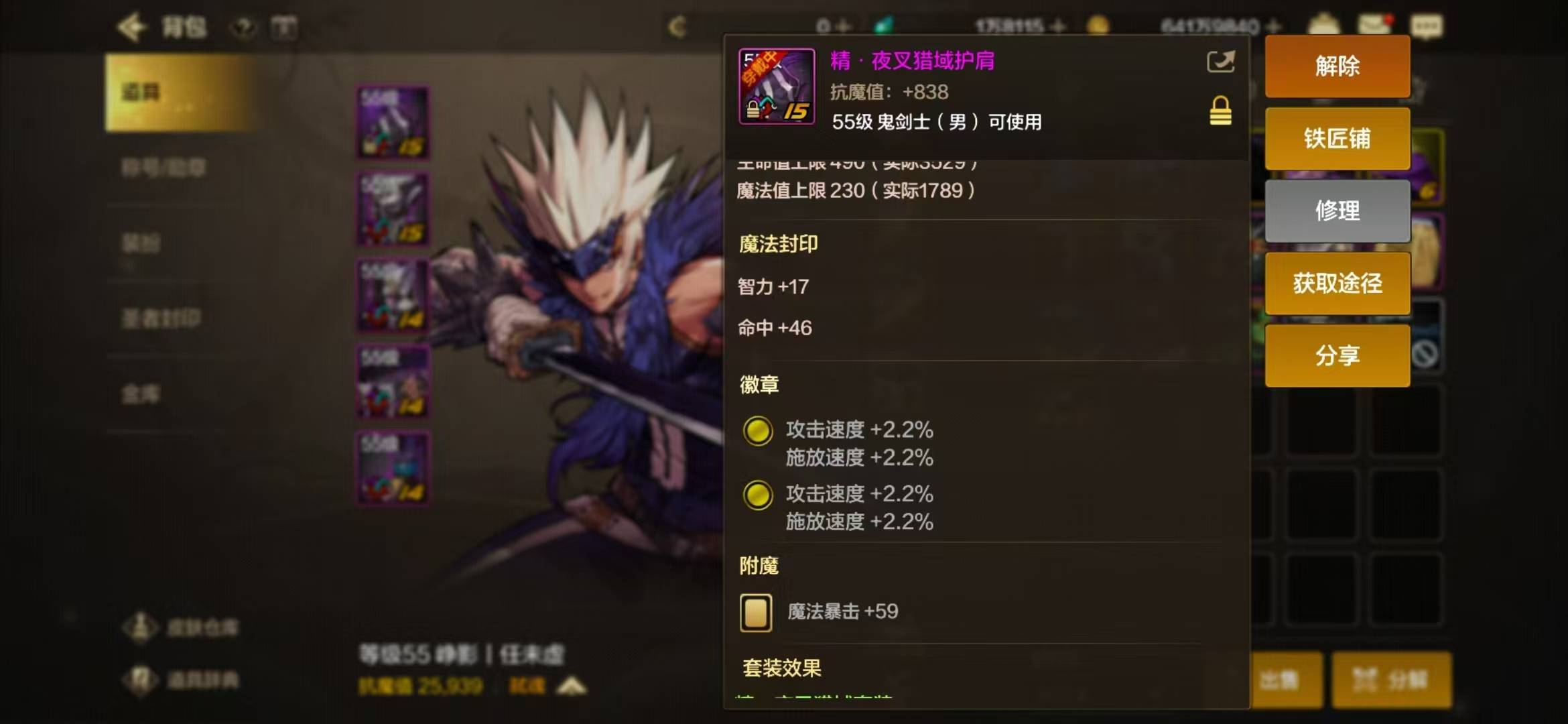Click the share arrow icon on the item tooltip

pos(1220,62)
